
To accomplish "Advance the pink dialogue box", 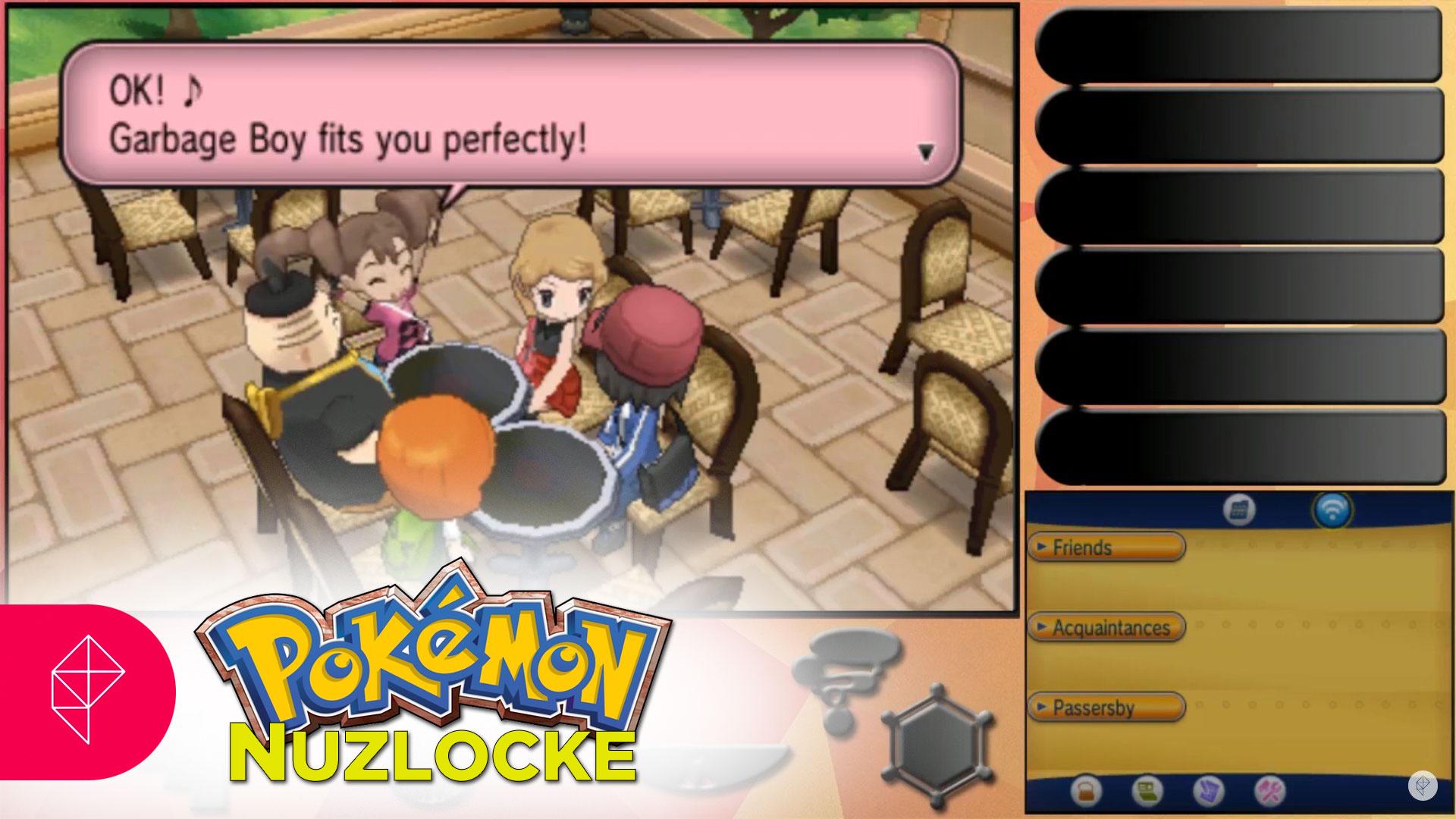I will pos(925,152).
